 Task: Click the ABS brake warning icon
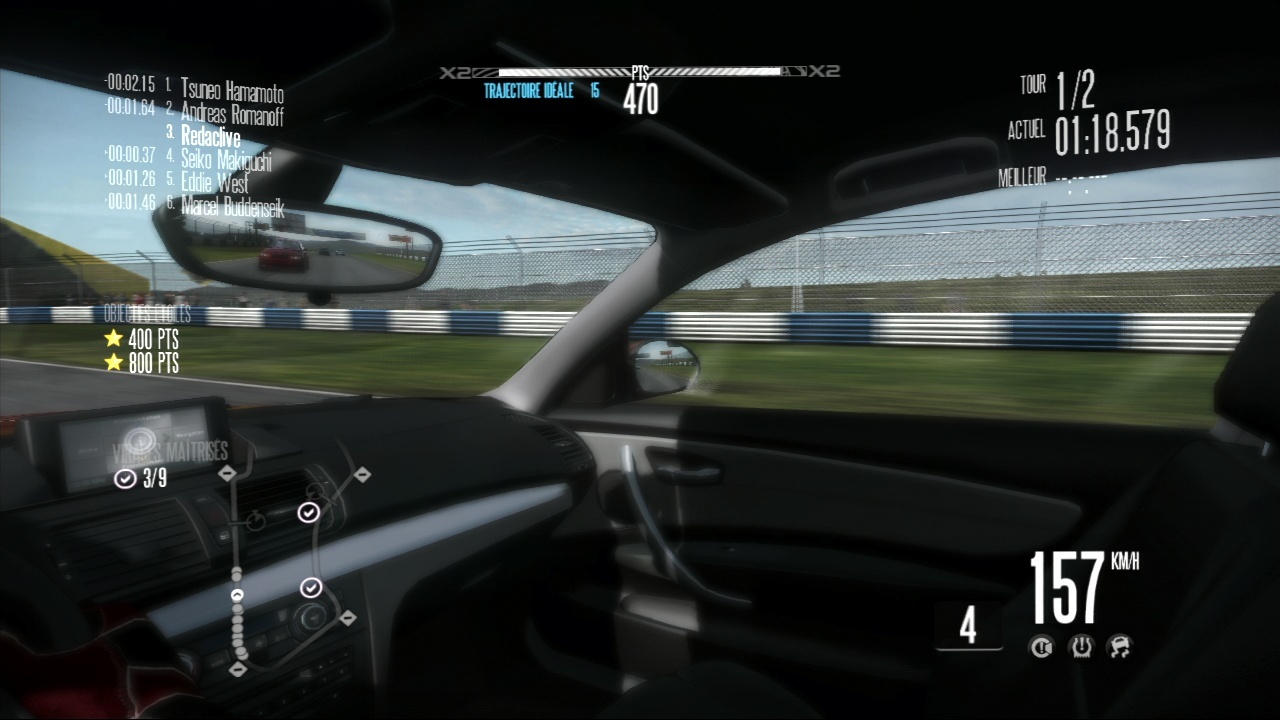coord(1043,648)
